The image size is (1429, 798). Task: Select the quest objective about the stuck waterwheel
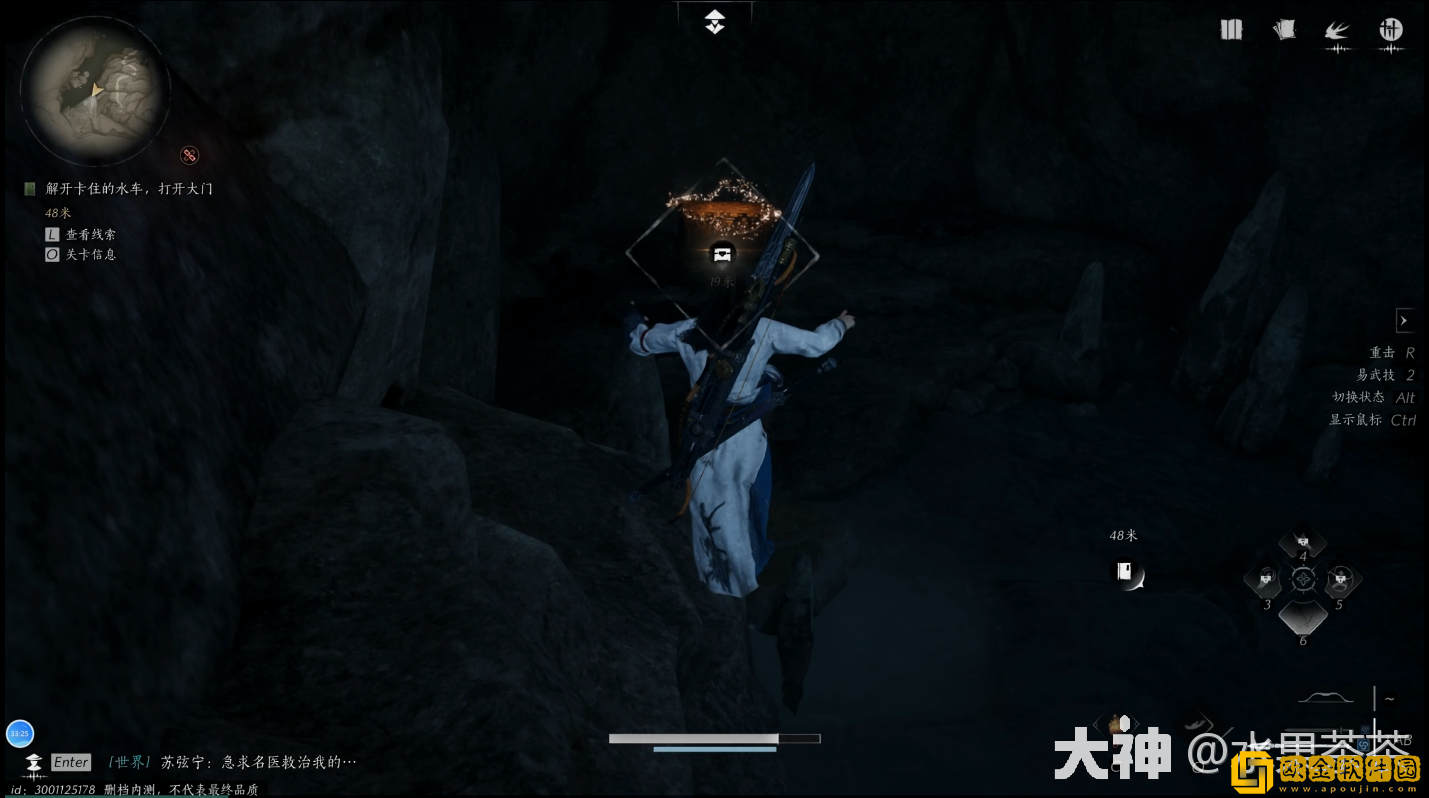(x=129, y=188)
